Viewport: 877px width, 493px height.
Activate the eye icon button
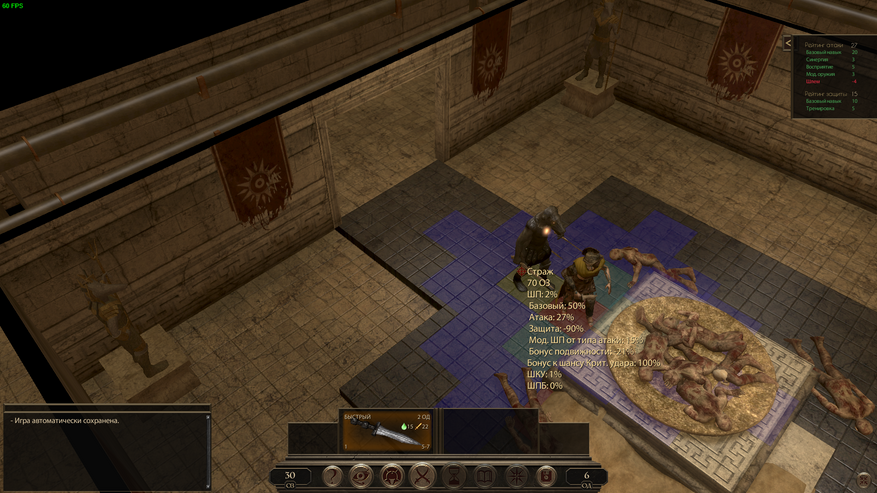coord(361,477)
